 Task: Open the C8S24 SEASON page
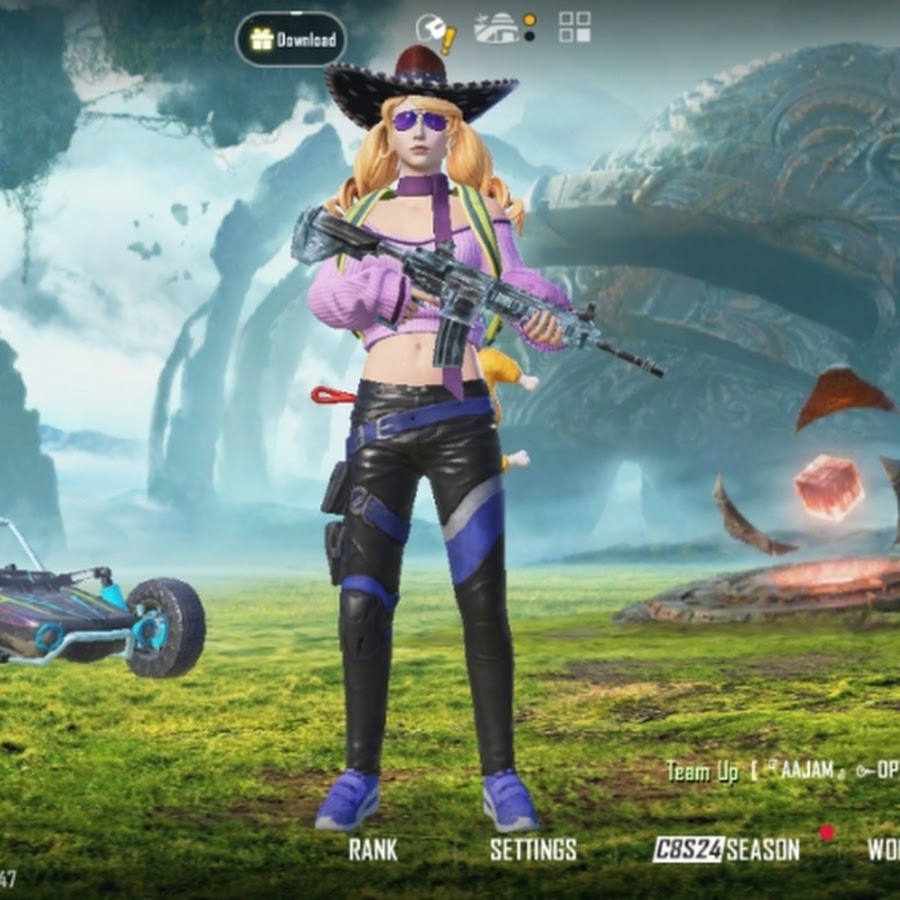tap(726, 850)
